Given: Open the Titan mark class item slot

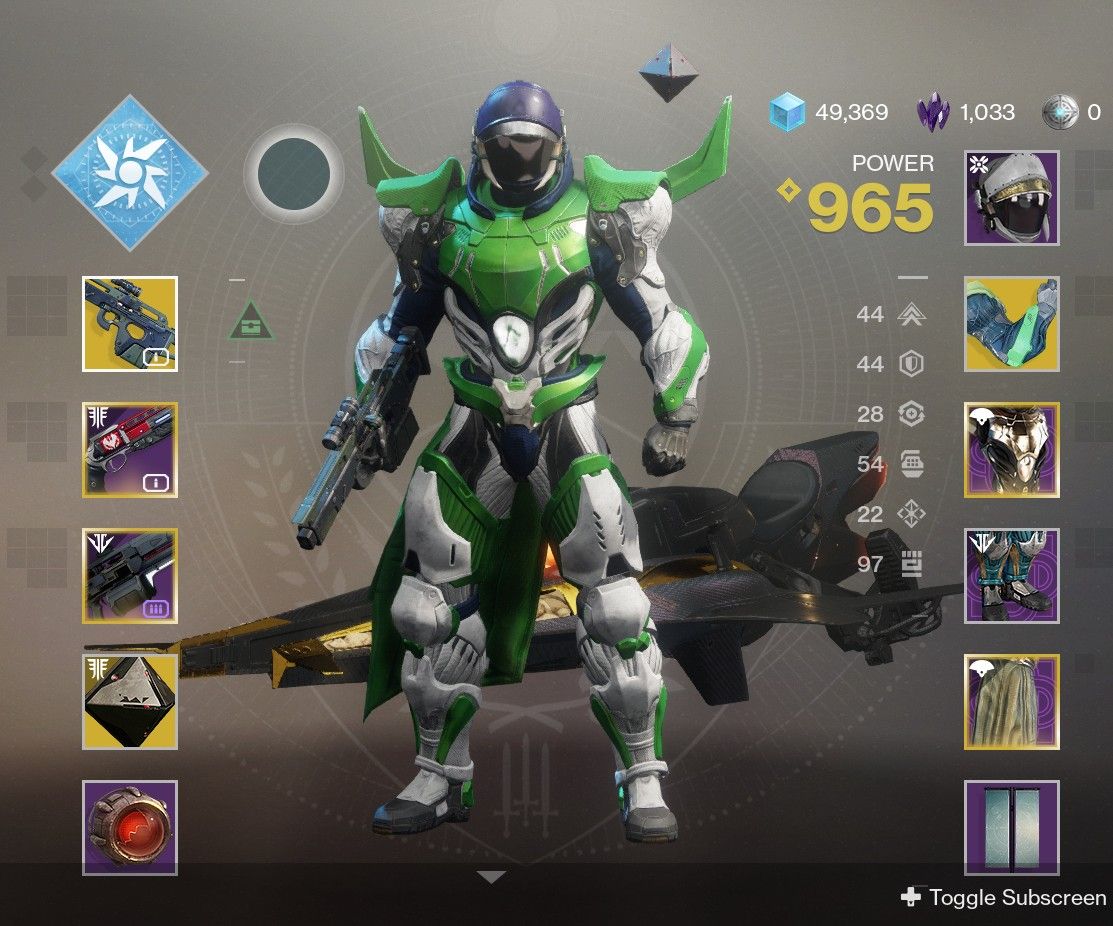Looking at the screenshot, I should pos(1012,702).
